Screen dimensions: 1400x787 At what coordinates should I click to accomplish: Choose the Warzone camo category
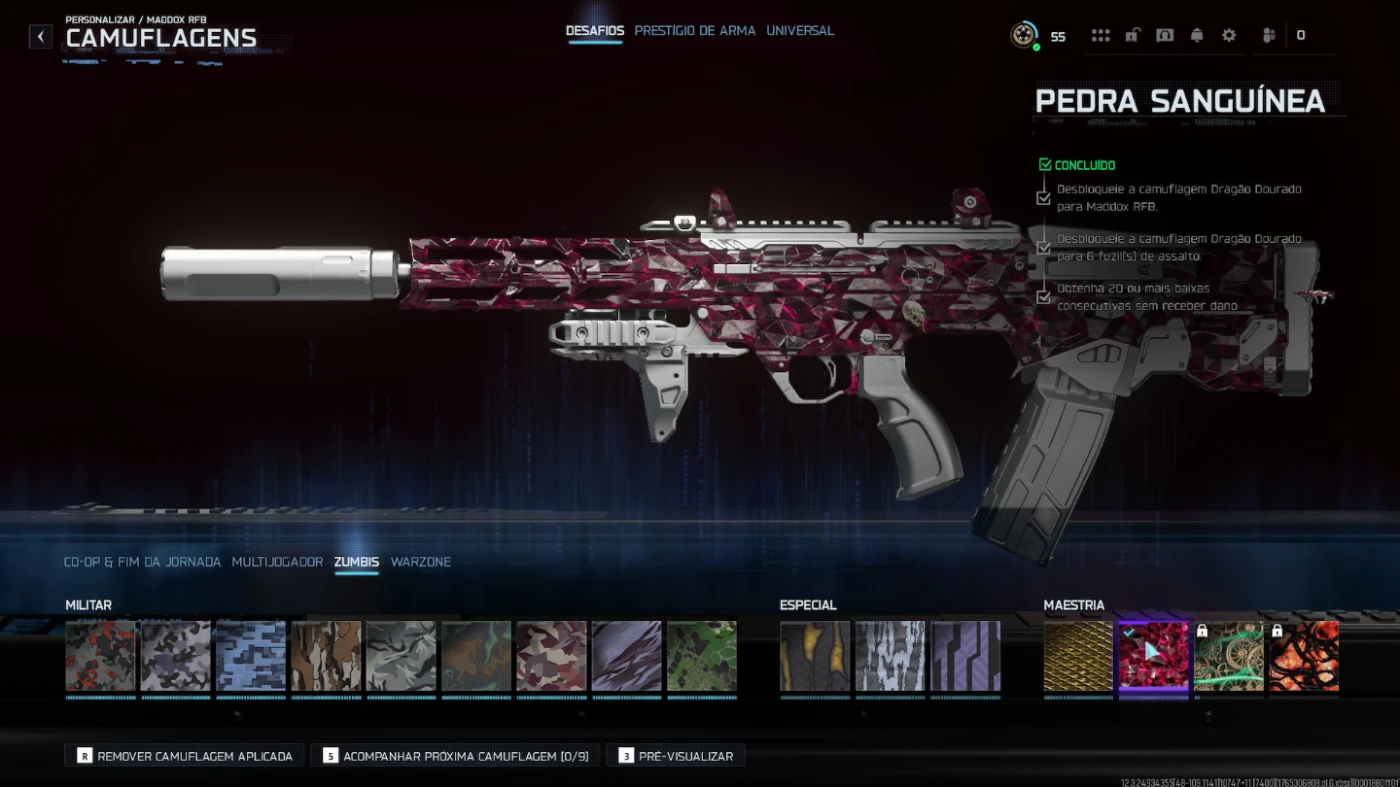point(421,562)
